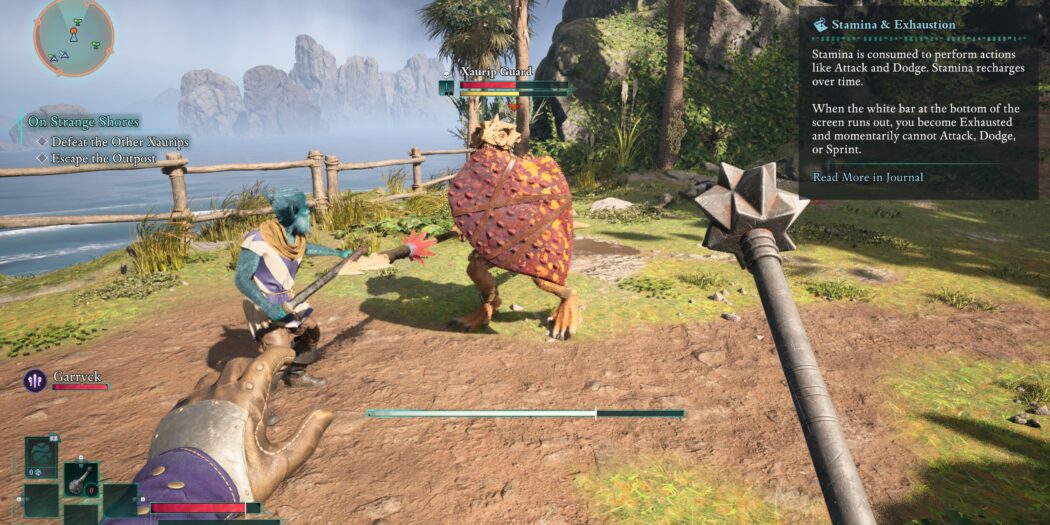The width and height of the screenshot is (1050, 525).
Task: Open the circular minimap
Action: click(73, 36)
